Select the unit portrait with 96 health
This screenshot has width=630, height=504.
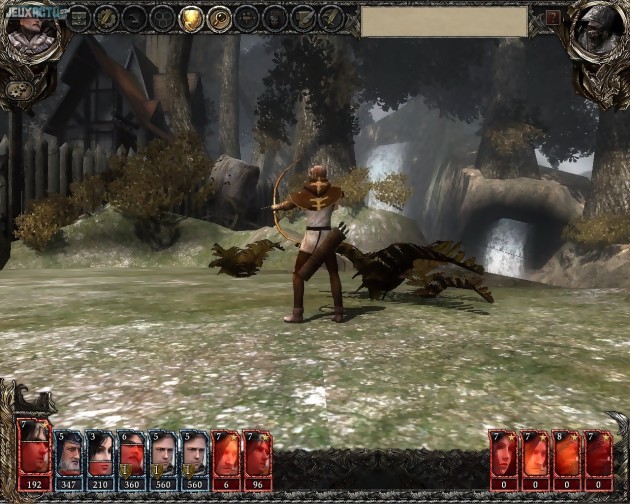(257, 455)
